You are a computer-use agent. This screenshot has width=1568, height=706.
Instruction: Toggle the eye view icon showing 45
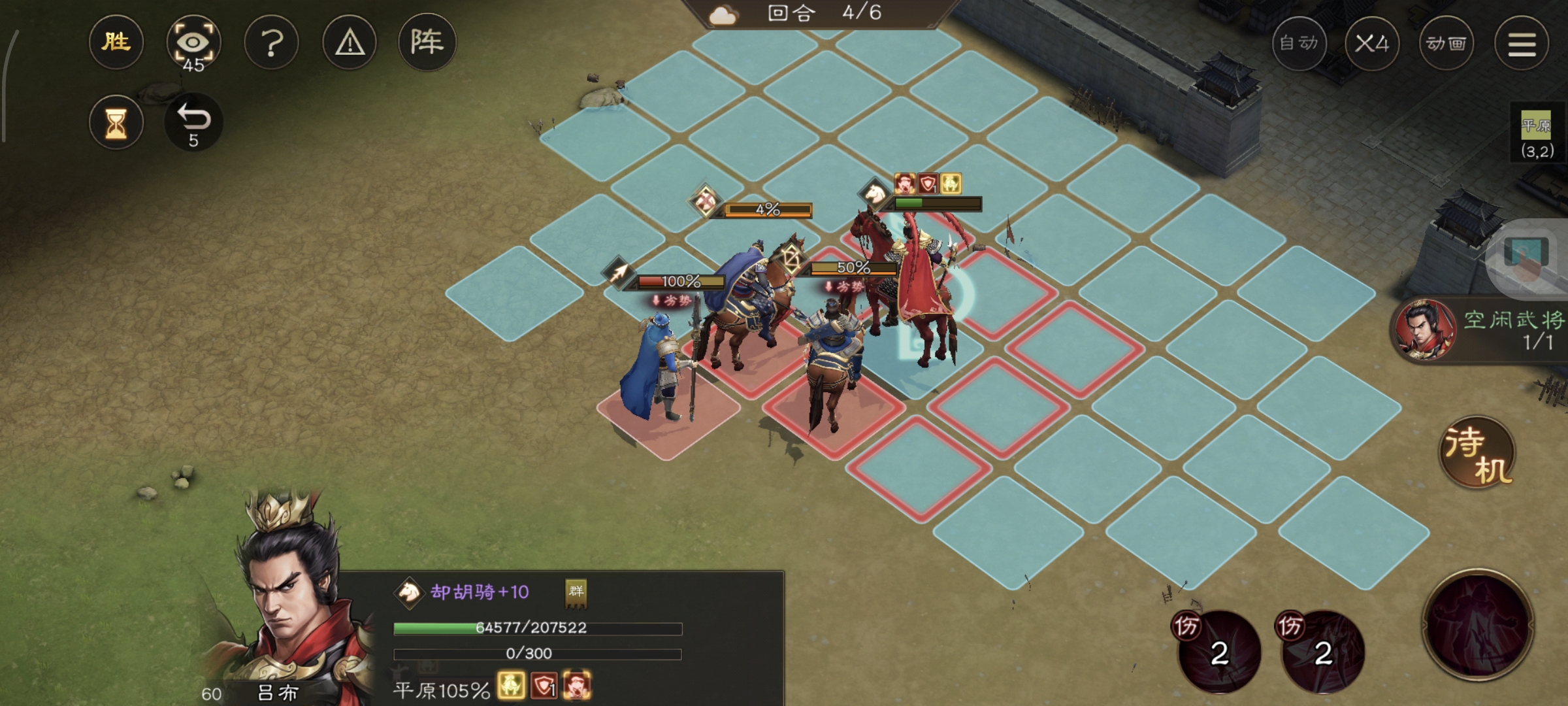tap(193, 43)
